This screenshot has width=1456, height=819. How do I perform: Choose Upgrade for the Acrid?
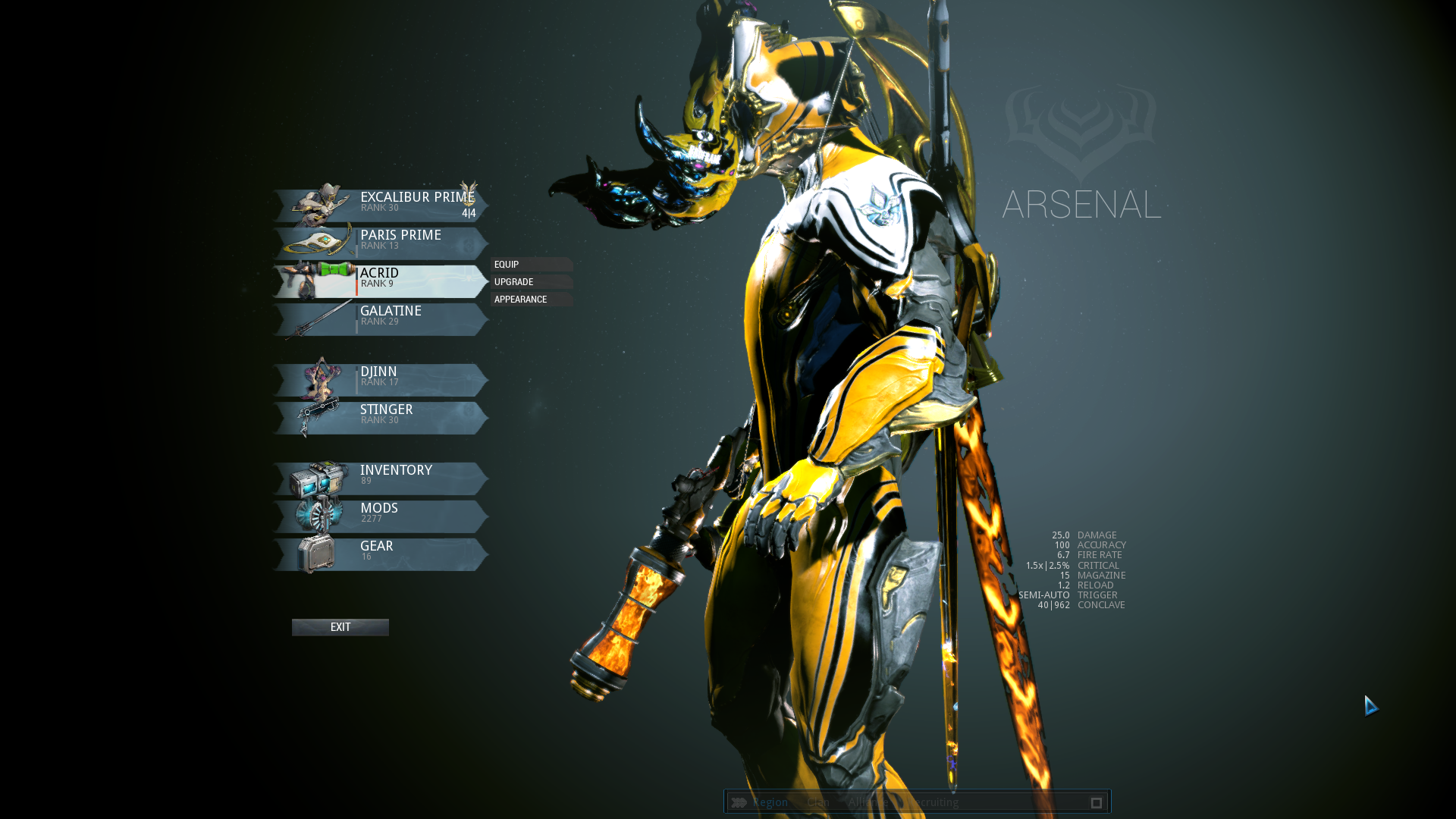pyautogui.click(x=531, y=282)
